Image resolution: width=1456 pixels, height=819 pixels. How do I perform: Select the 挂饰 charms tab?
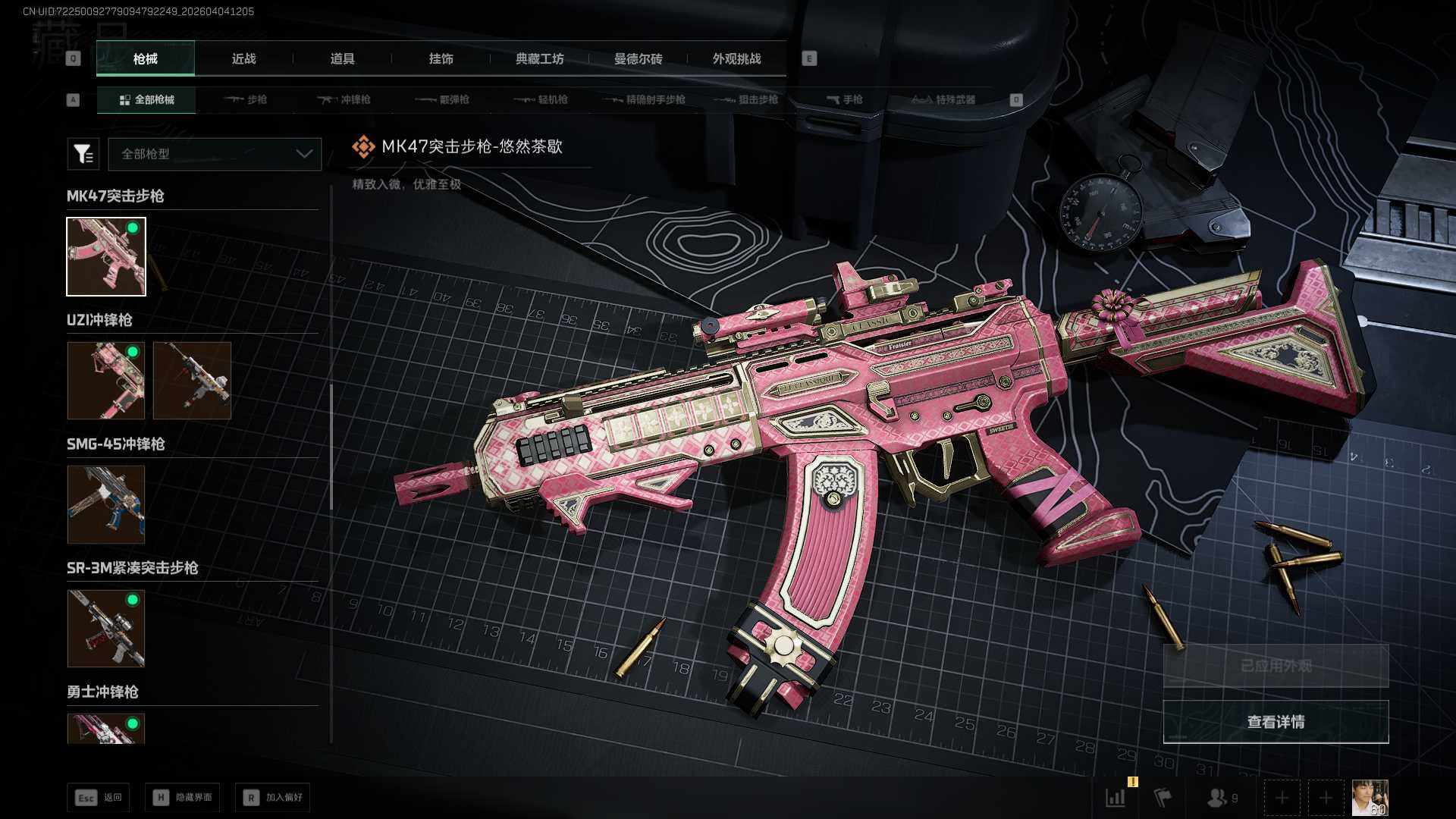pyautogui.click(x=441, y=59)
